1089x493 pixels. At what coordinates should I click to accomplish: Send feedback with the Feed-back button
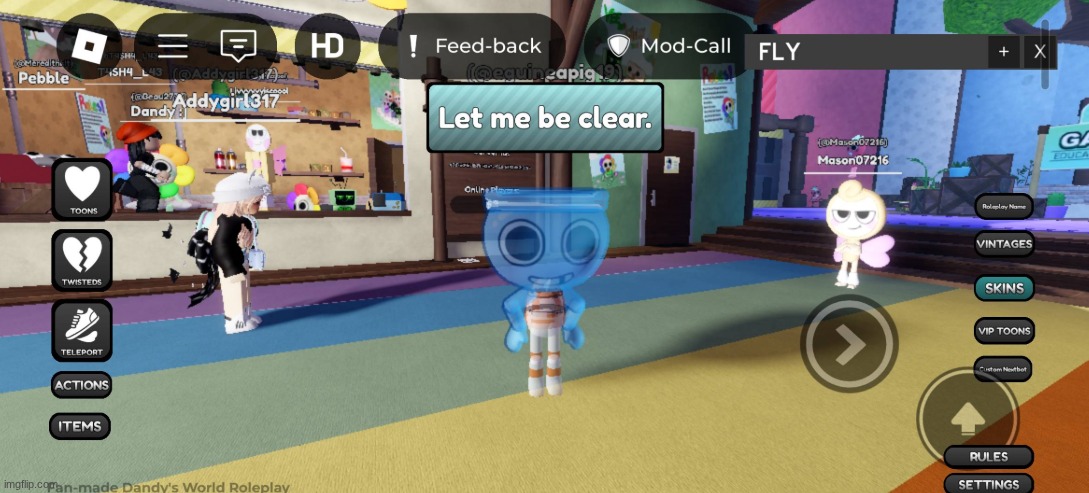click(473, 46)
